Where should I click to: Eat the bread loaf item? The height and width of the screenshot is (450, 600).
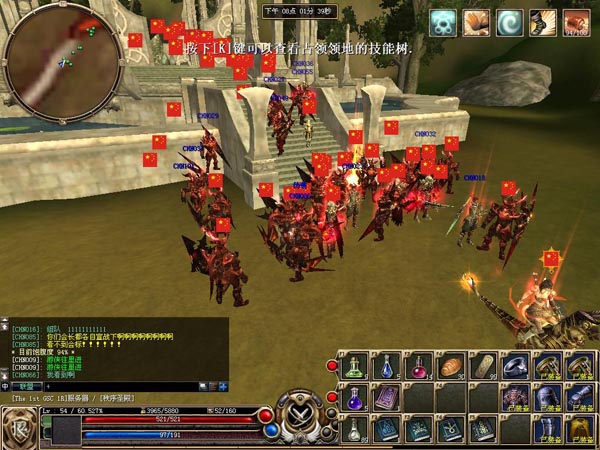tap(451, 366)
